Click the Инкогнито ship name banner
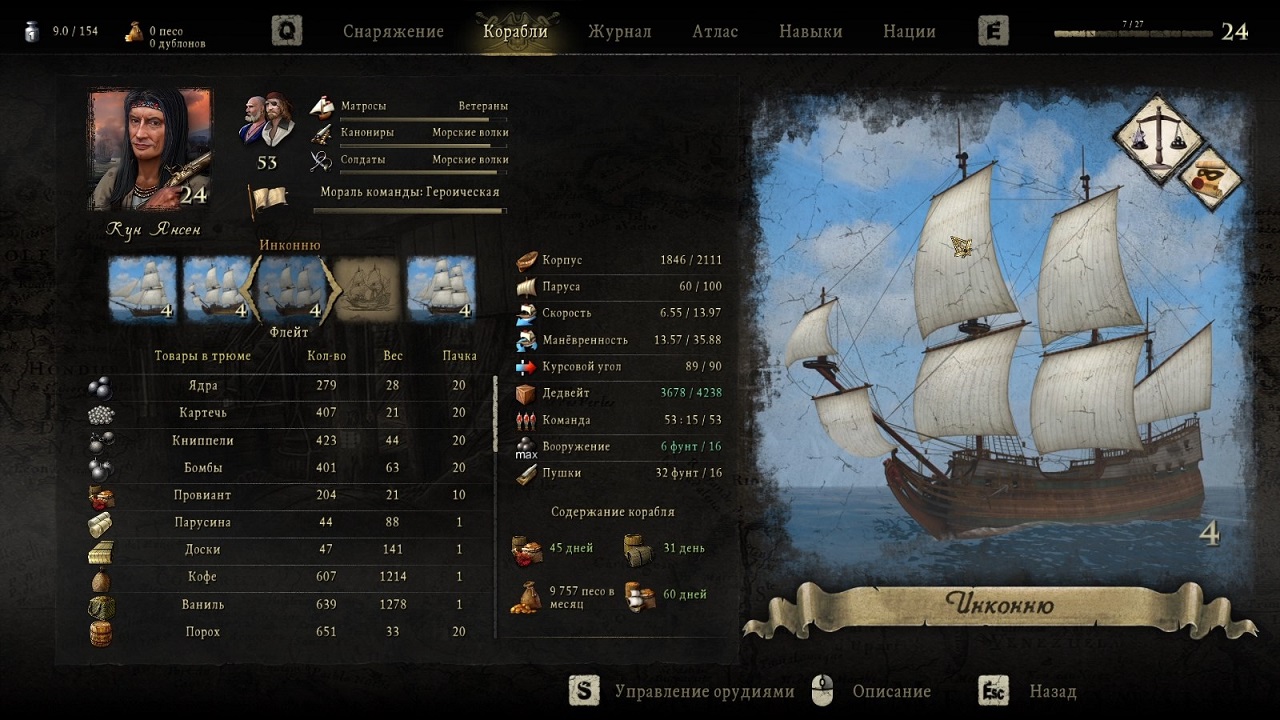 [998, 606]
